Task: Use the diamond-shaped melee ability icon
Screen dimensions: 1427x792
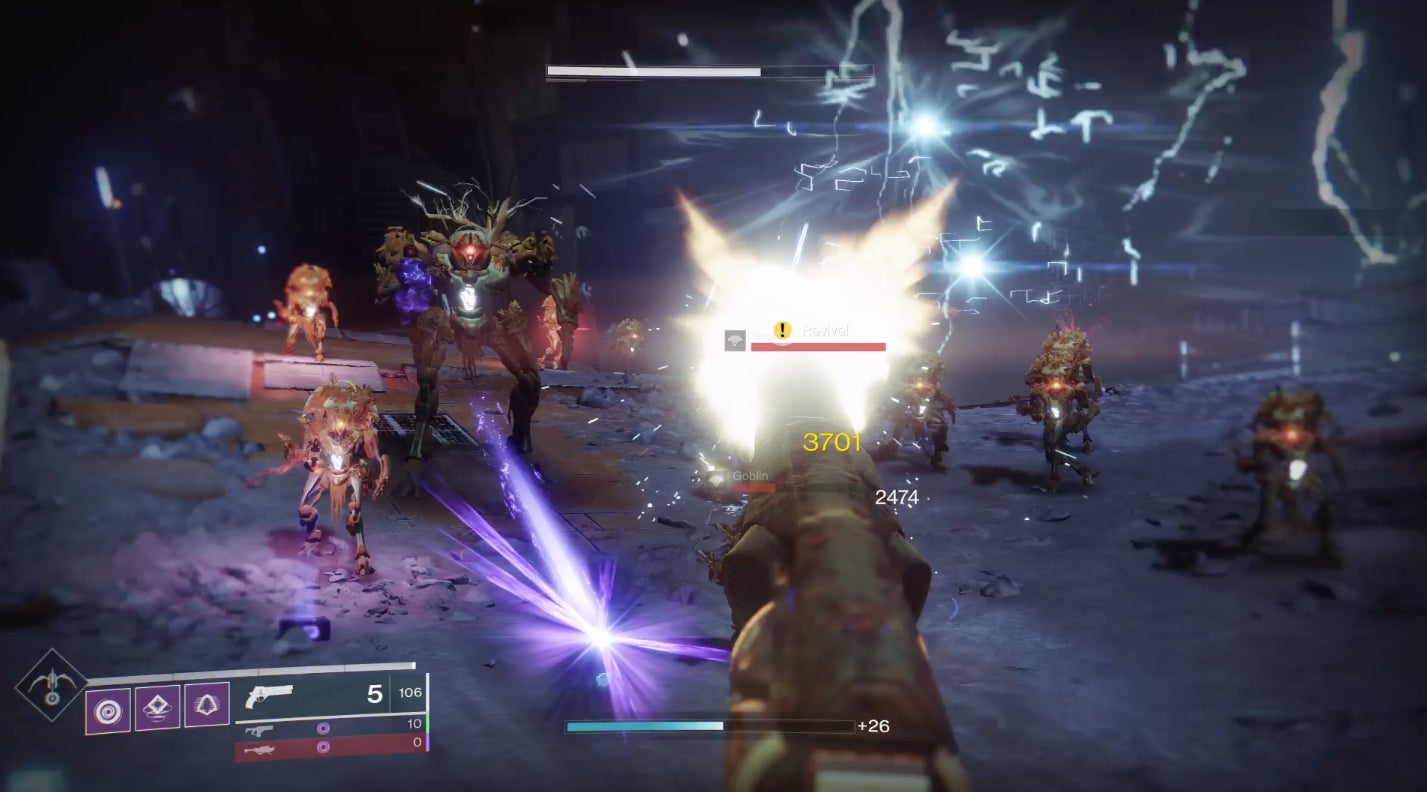Action: [x=157, y=707]
